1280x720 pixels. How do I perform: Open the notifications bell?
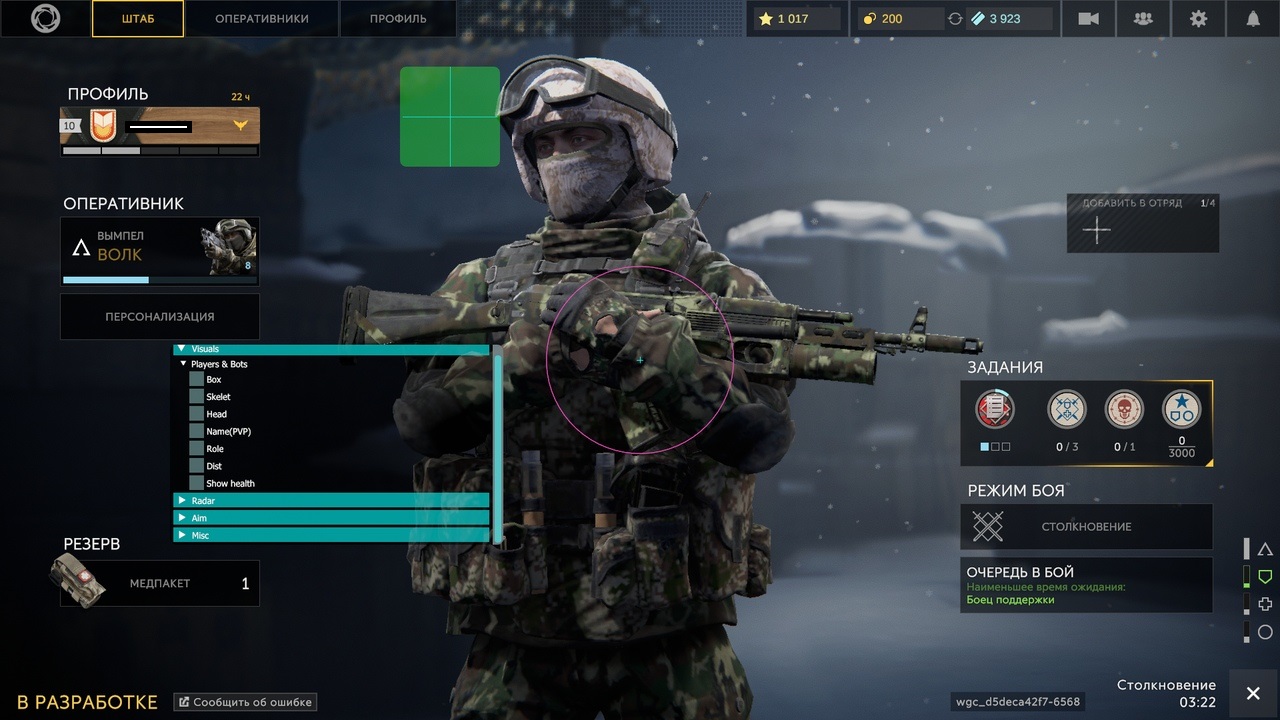(1253, 19)
